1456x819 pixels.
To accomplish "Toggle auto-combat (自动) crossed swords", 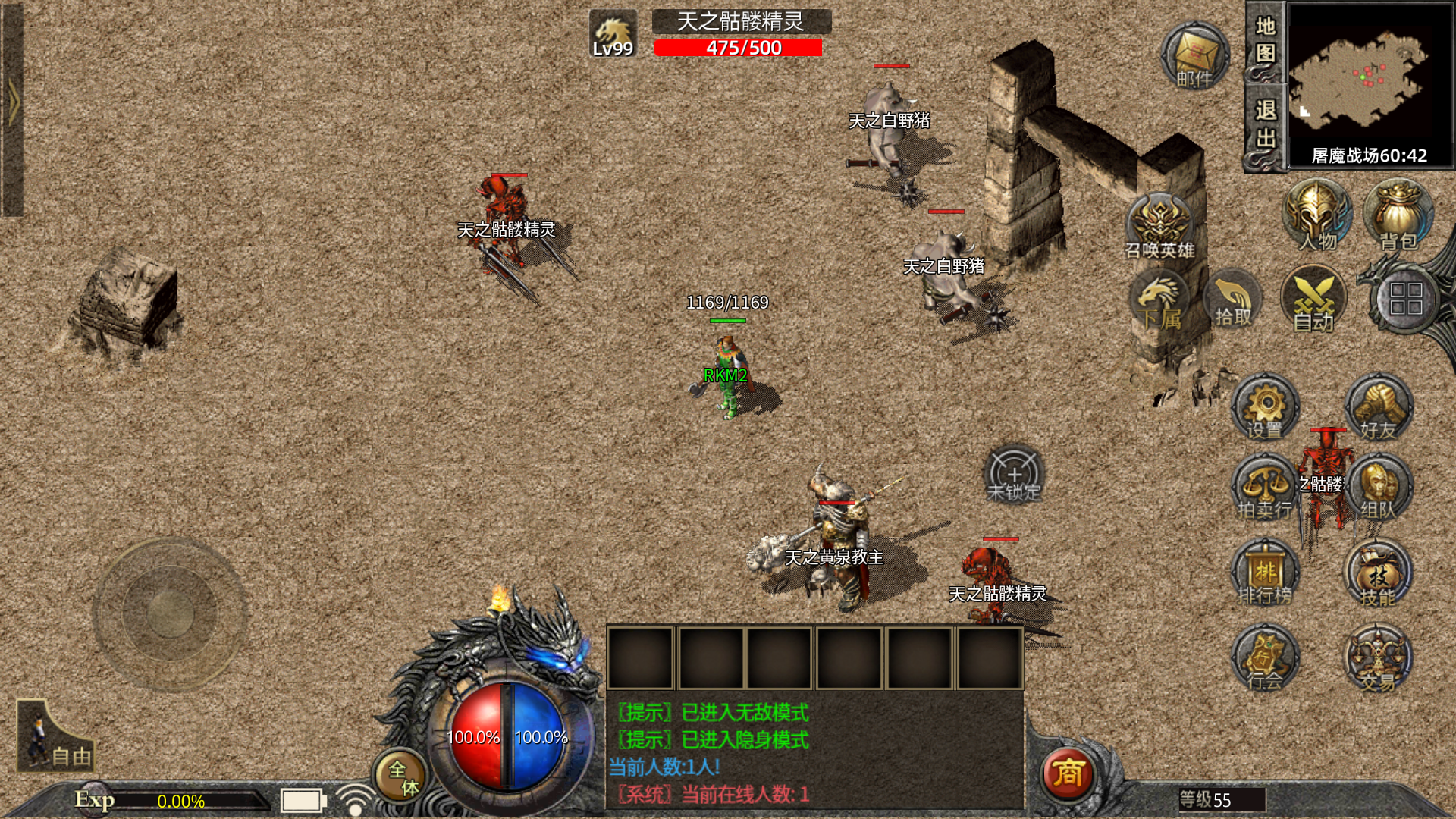I will (1313, 300).
